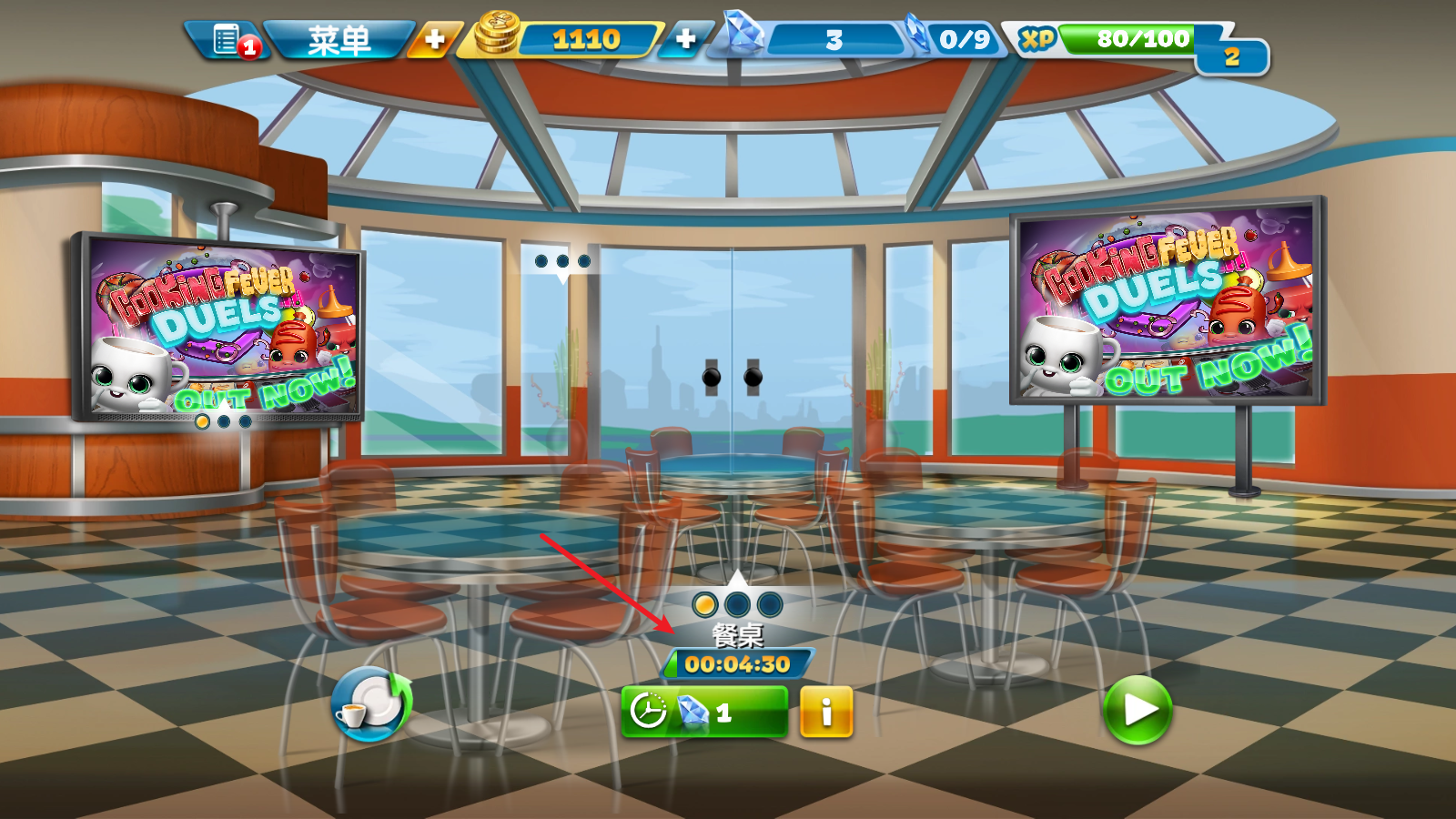Speed up upgrade for 1 gem
Image resolution: width=1456 pixels, height=819 pixels.
point(703,712)
